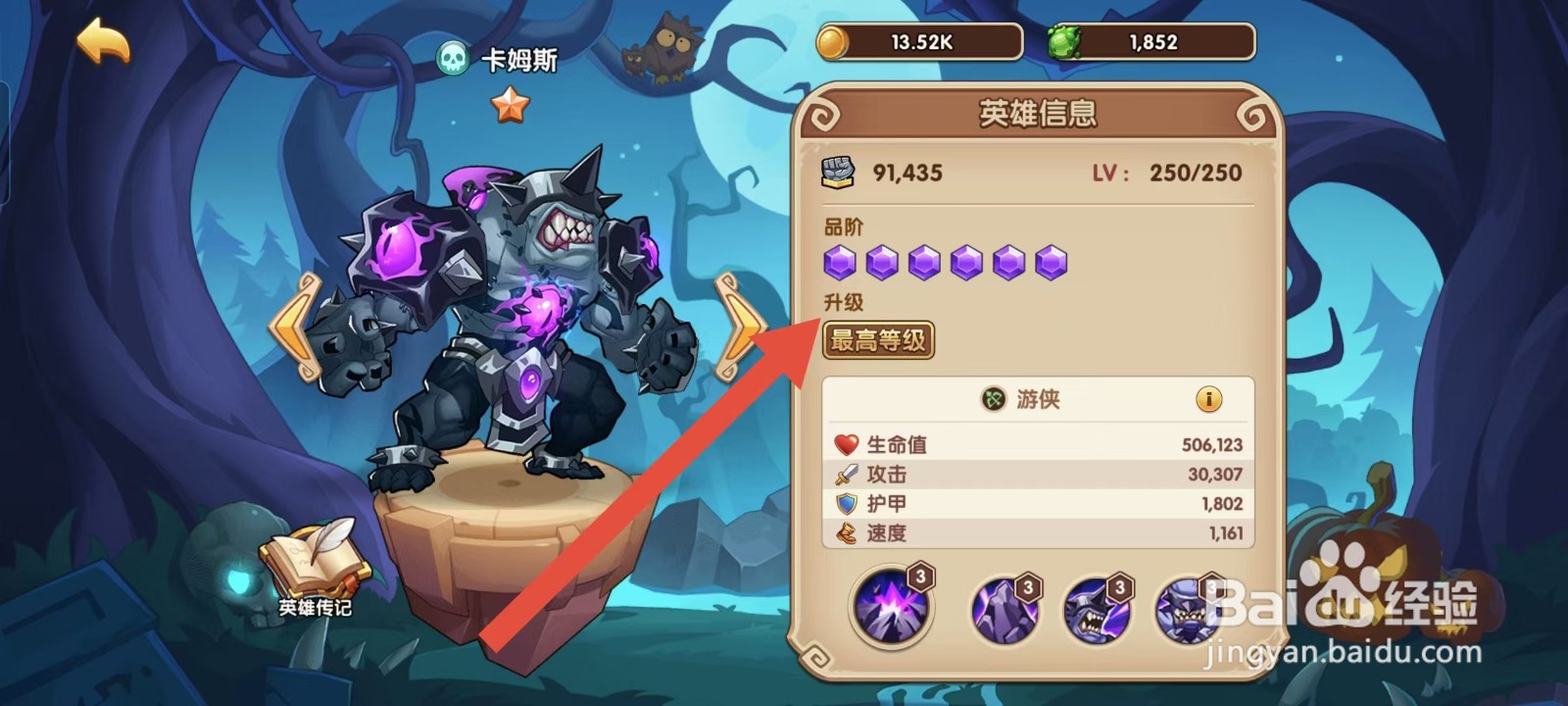Click the gold coin currency icon
Viewport: 1568px width, 706px height.
[832, 41]
